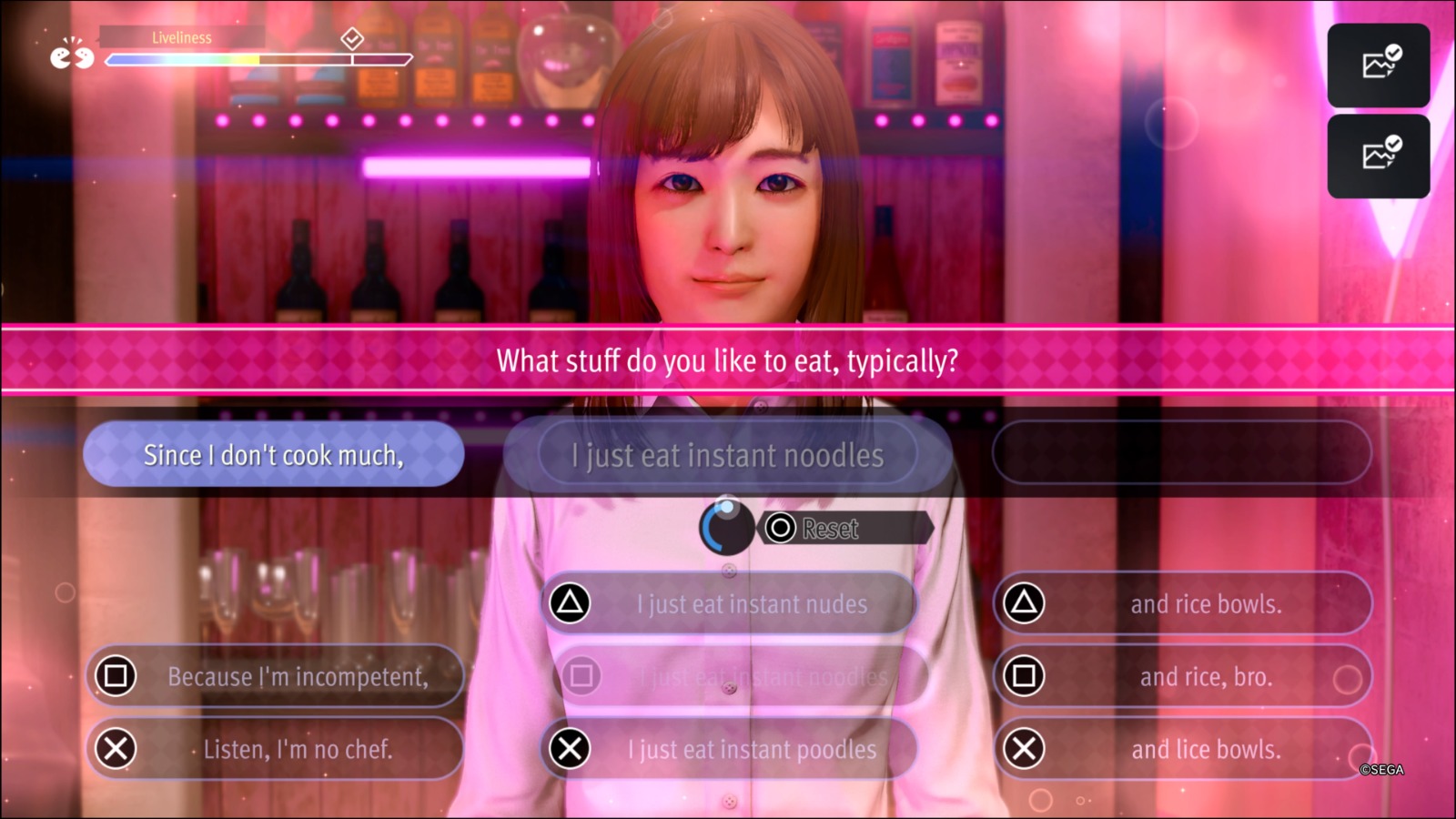Select the top screenshot-approved icon in the corner

1378,65
